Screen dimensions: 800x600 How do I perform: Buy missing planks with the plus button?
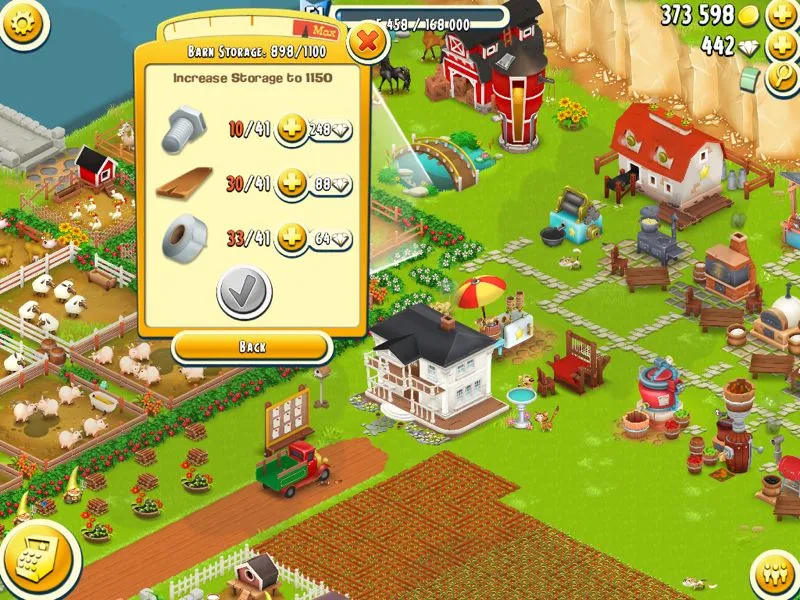pos(291,184)
